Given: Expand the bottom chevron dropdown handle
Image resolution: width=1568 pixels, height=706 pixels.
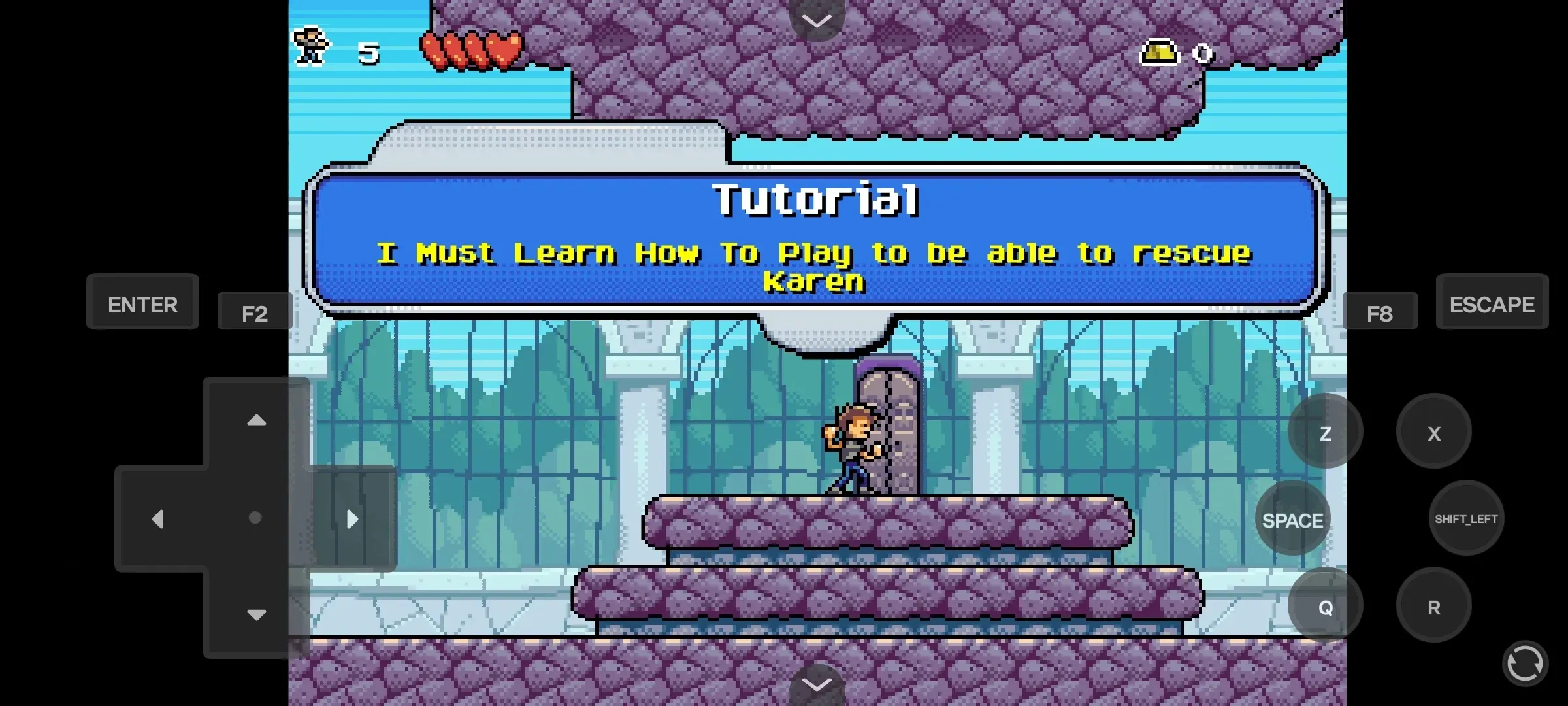Looking at the screenshot, I should click(817, 684).
